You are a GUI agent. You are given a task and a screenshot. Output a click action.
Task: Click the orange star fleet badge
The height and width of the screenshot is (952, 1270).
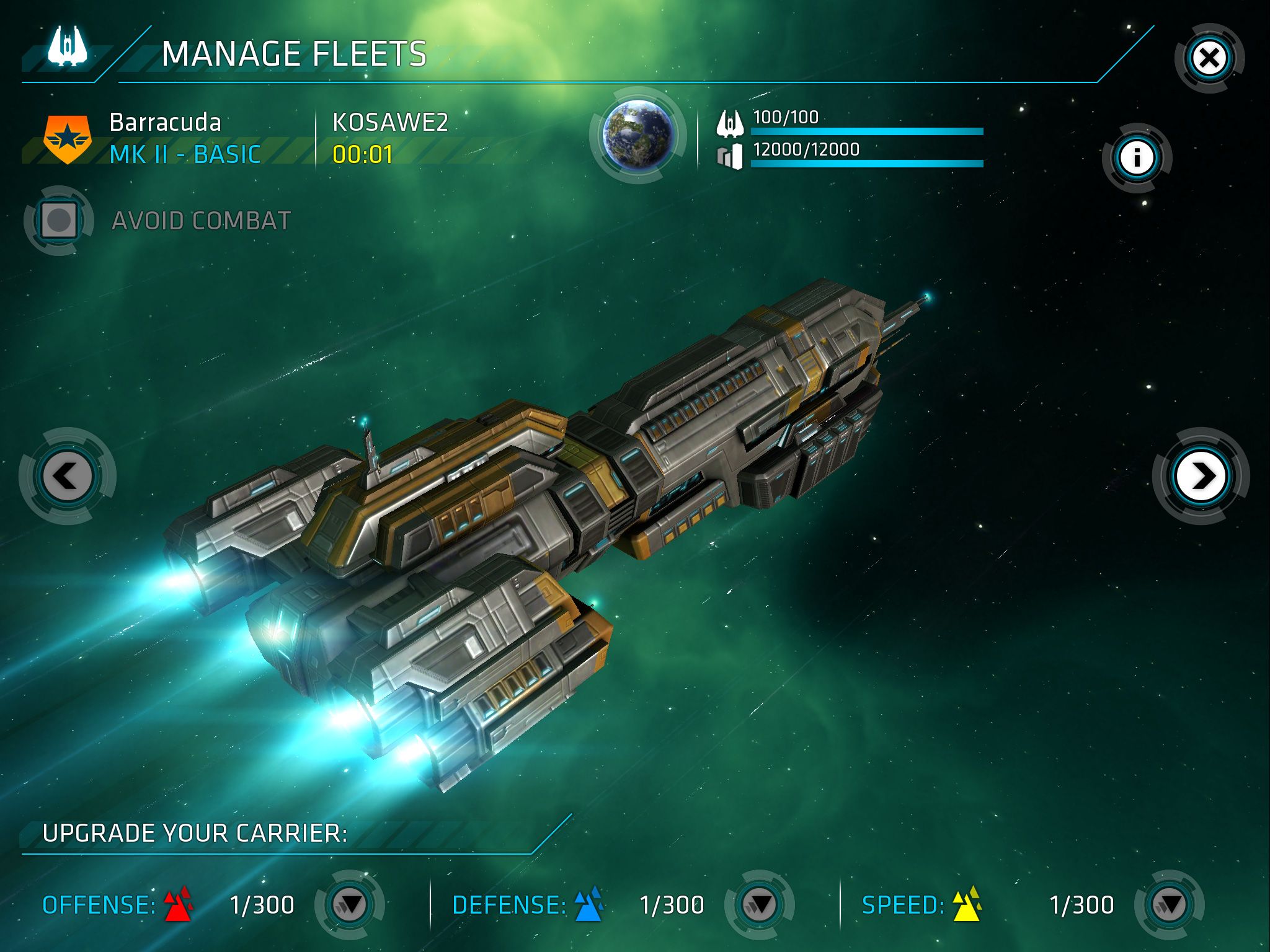click(x=68, y=139)
